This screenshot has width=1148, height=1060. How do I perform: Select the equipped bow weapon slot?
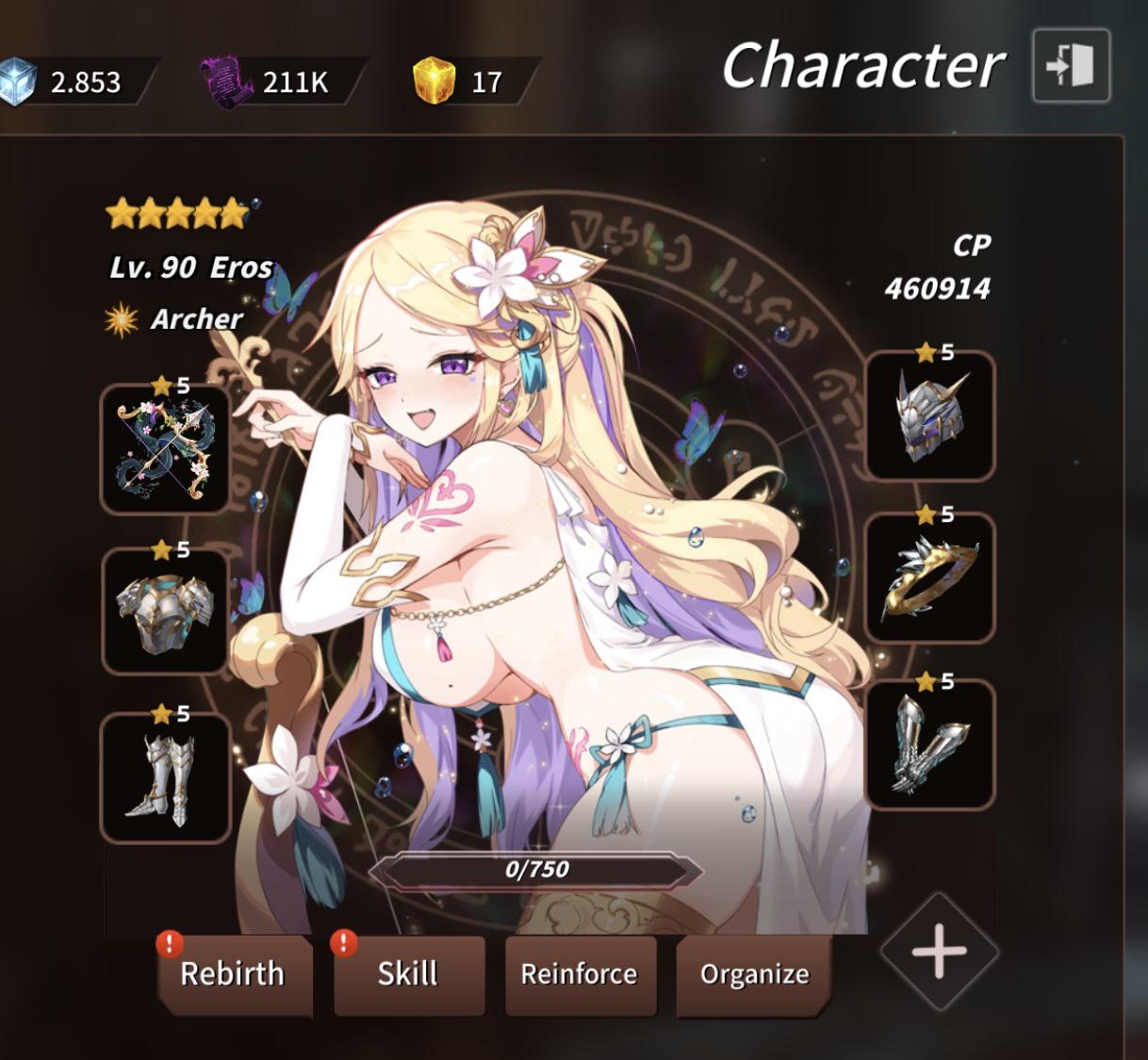(x=166, y=449)
